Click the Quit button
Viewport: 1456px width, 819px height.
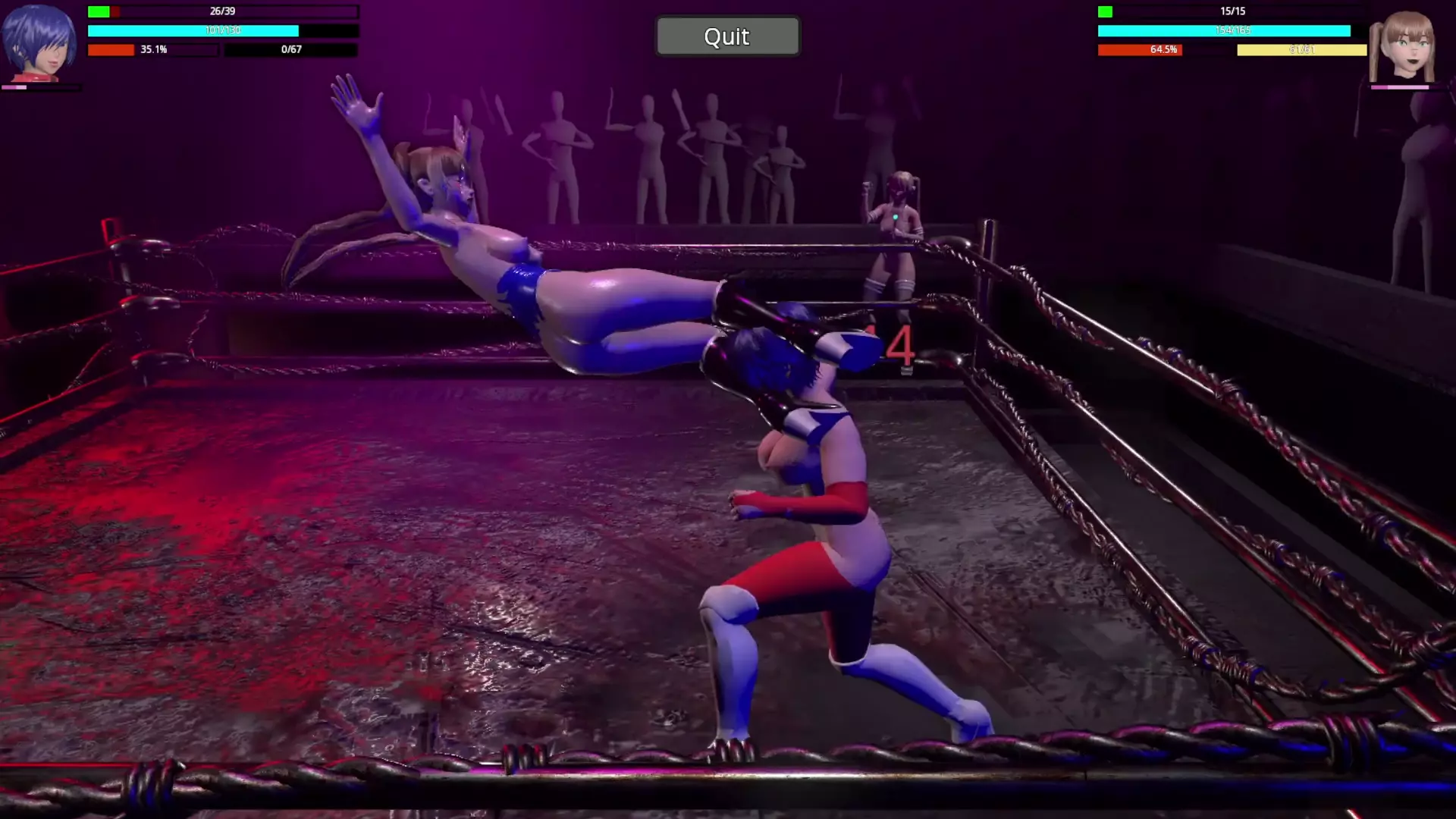point(727,36)
